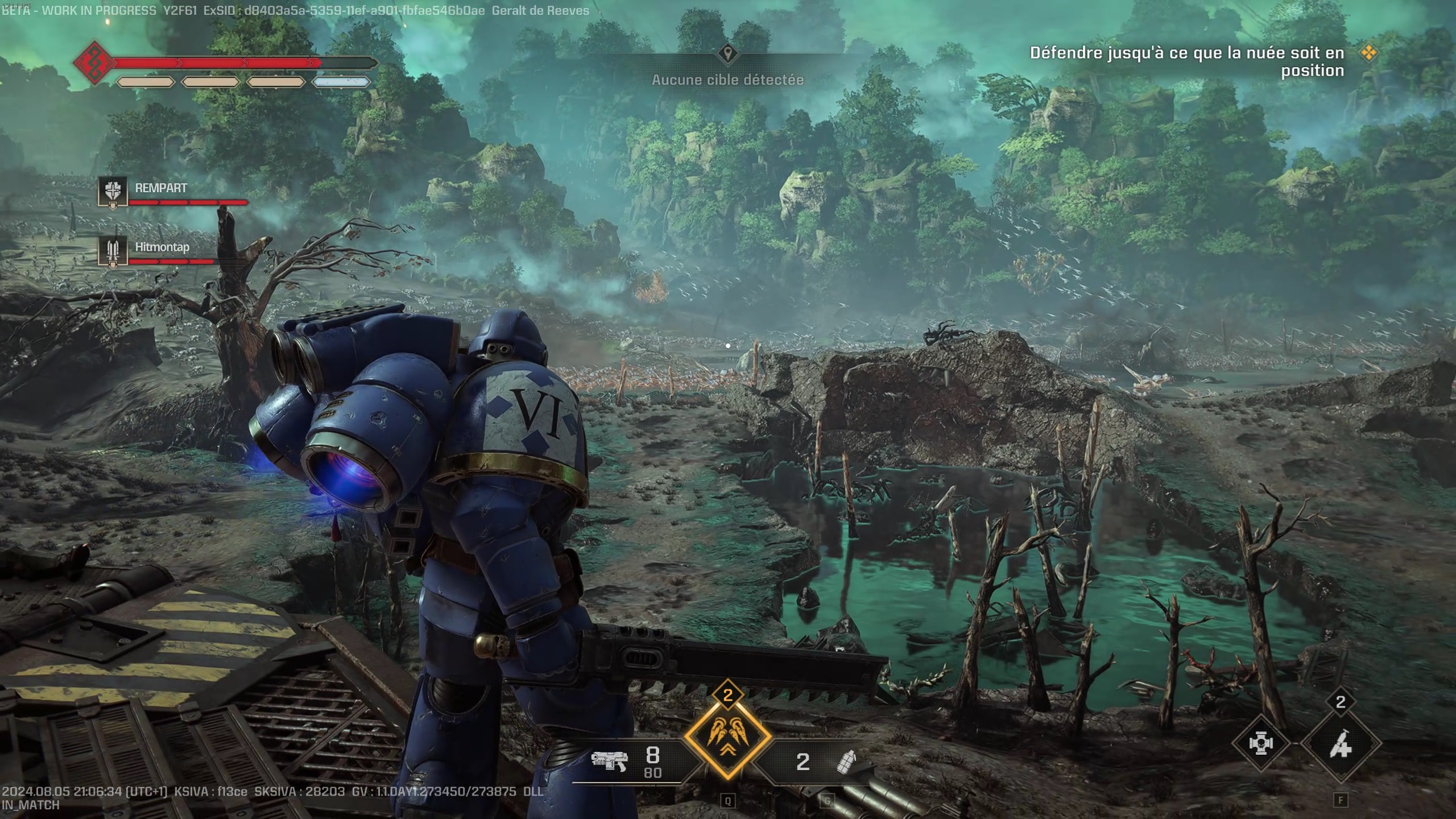The height and width of the screenshot is (819, 1456).
Task: Select the 'Aucune cible détectée' banner
Action: pos(728,80)
